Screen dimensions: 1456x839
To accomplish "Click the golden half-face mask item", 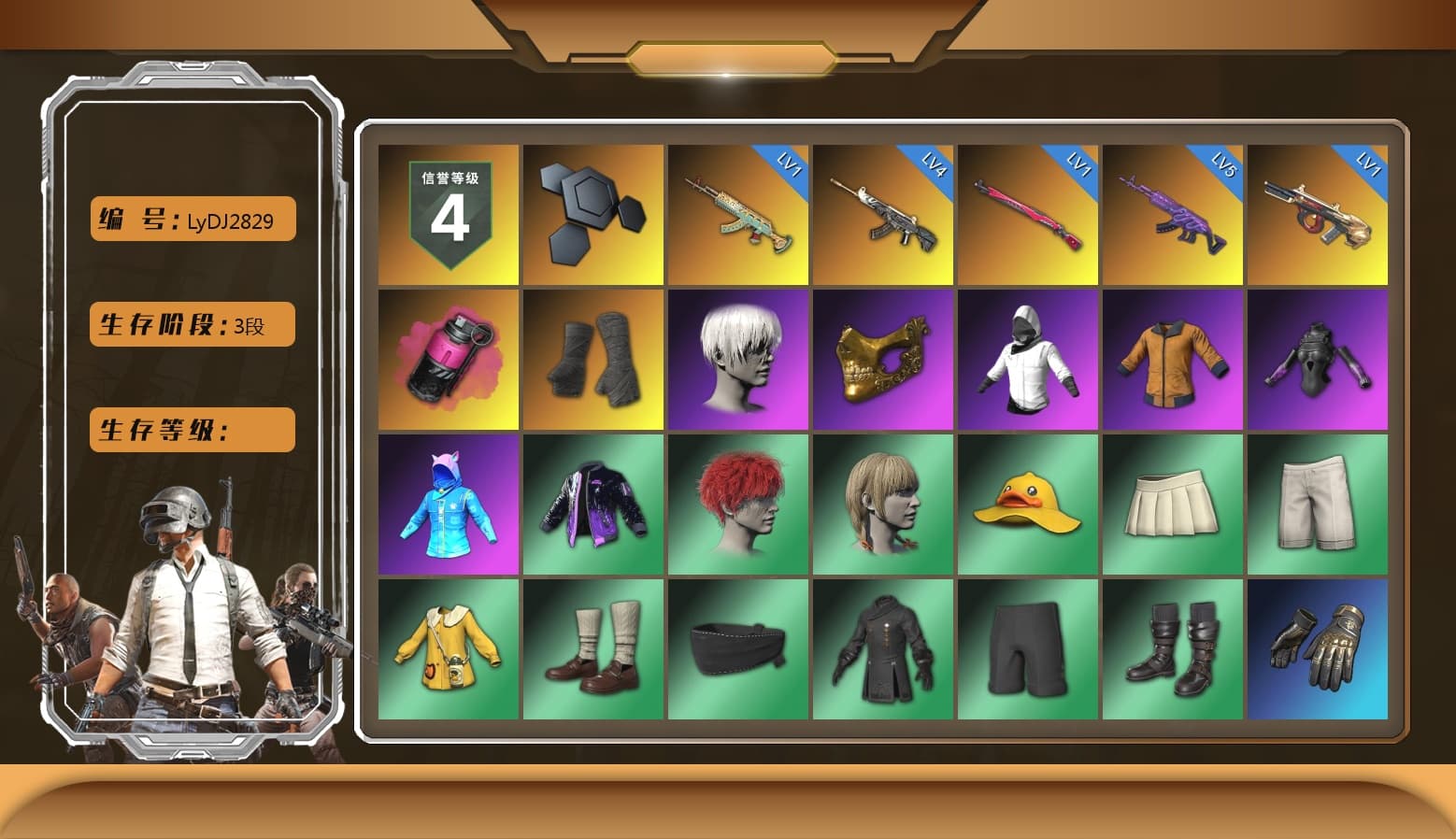I will click(x=883, y=360).
